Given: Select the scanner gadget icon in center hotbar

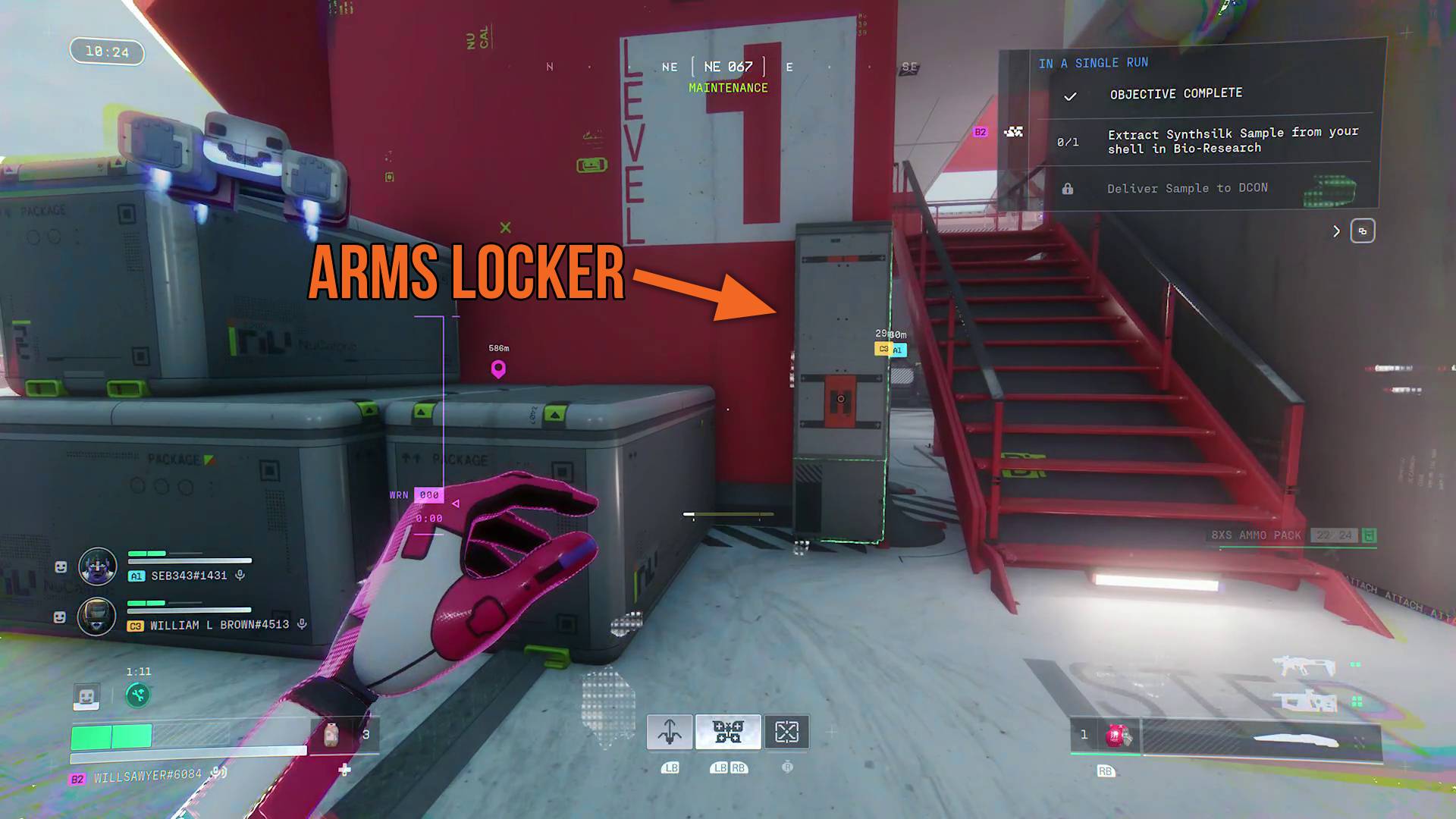Looking at the screenshot, I should (x=728, y=730).
